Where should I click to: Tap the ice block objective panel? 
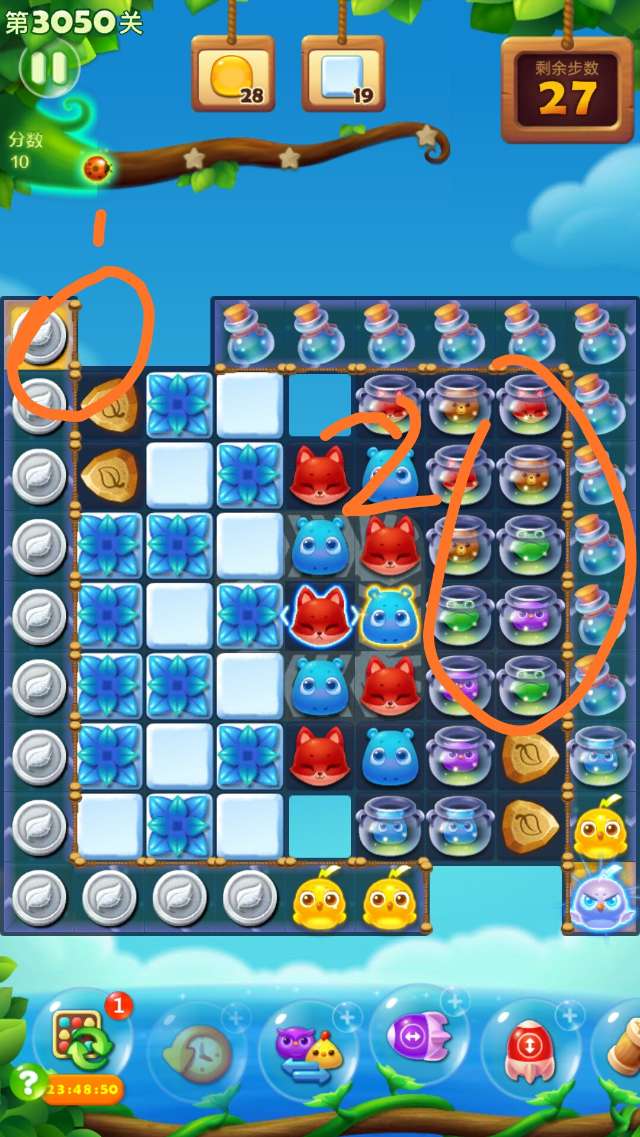click(343, 75)
